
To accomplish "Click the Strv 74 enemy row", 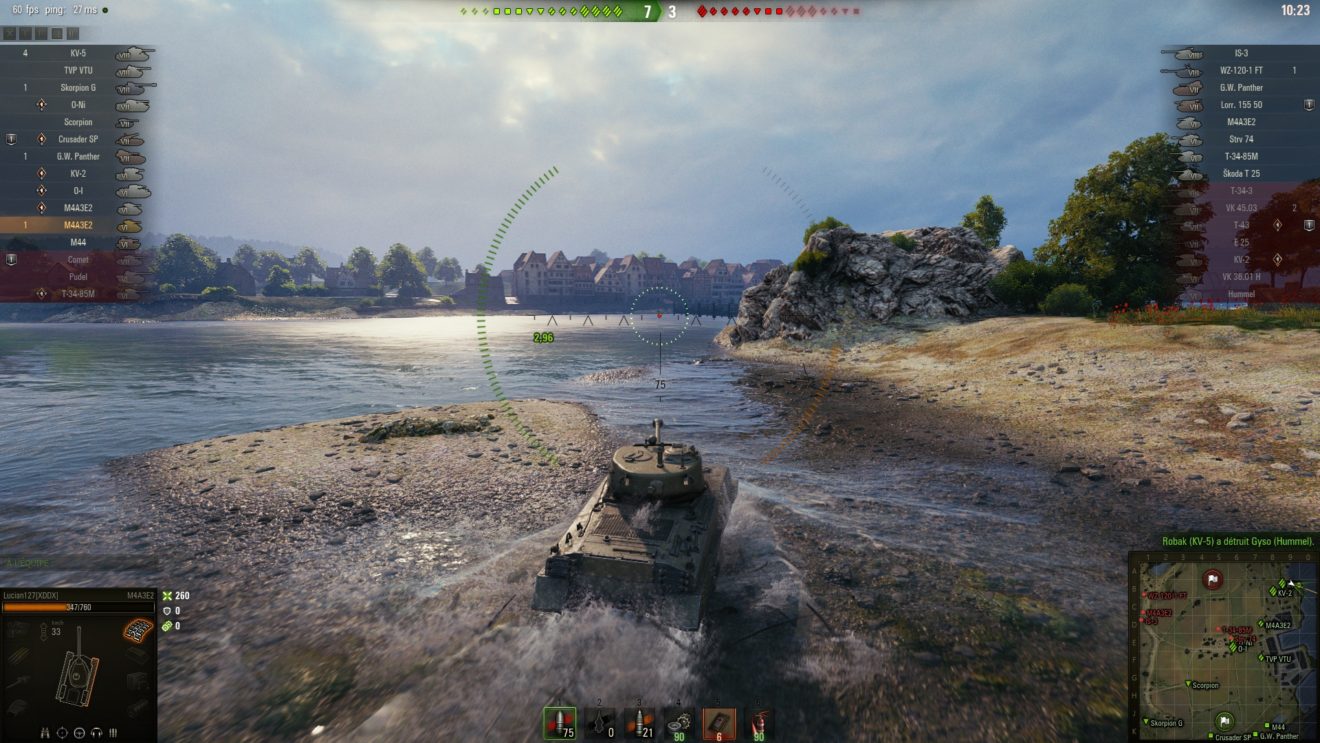I will pyautogui.click(x=1240, y=139).
